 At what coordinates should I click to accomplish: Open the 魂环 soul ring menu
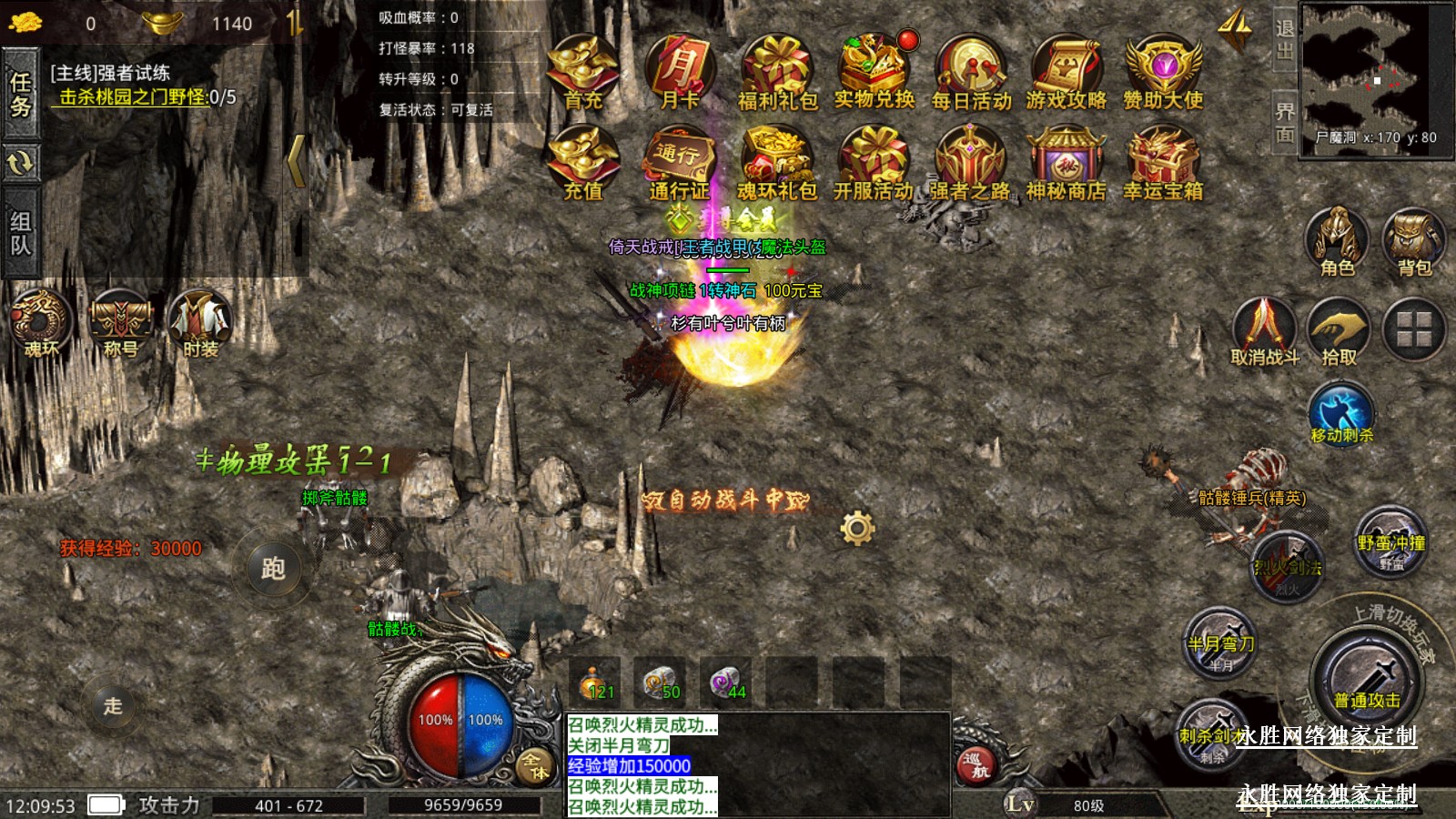click(40, 322)
